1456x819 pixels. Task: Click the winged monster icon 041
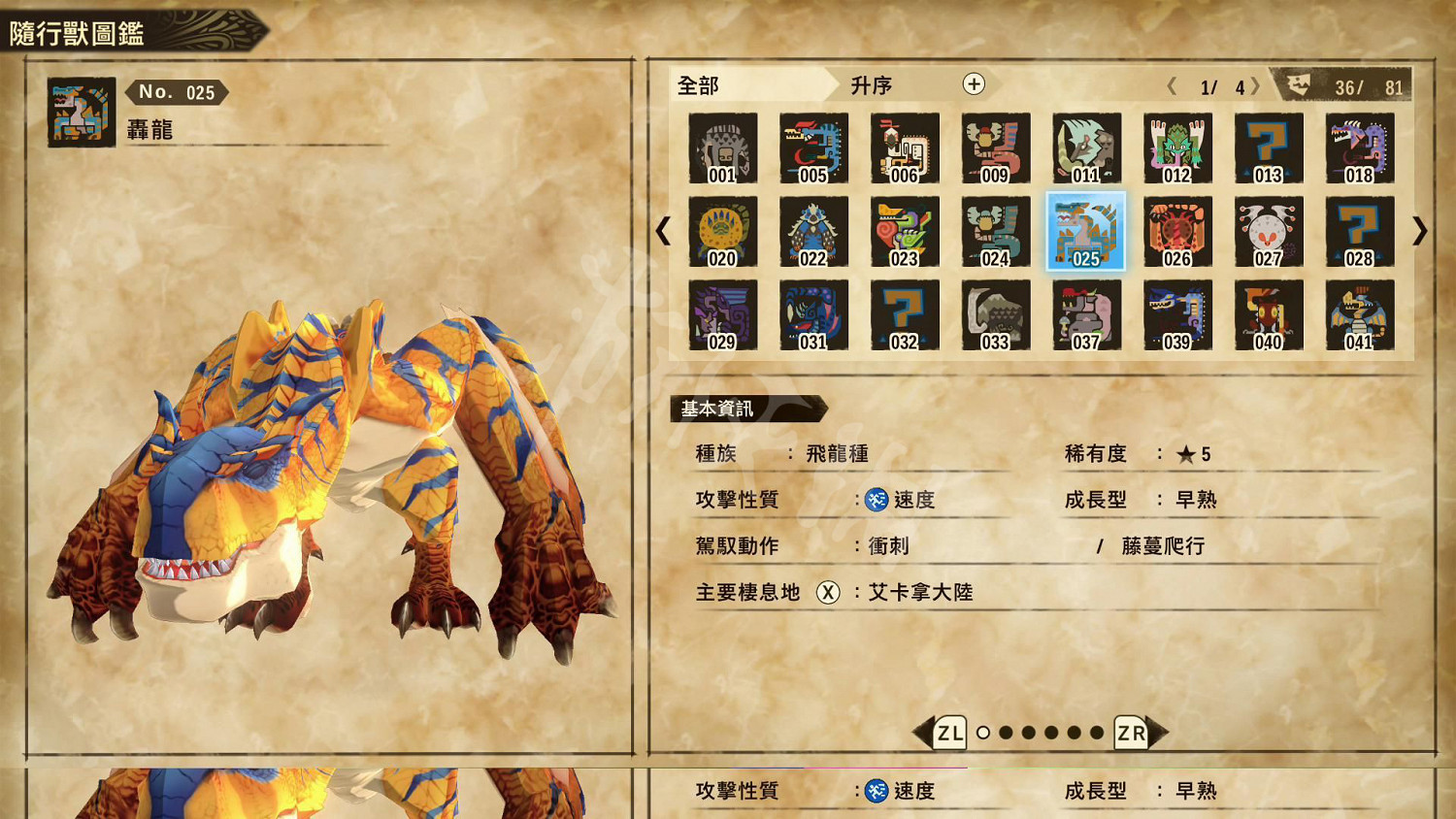tap(1359, 315)
